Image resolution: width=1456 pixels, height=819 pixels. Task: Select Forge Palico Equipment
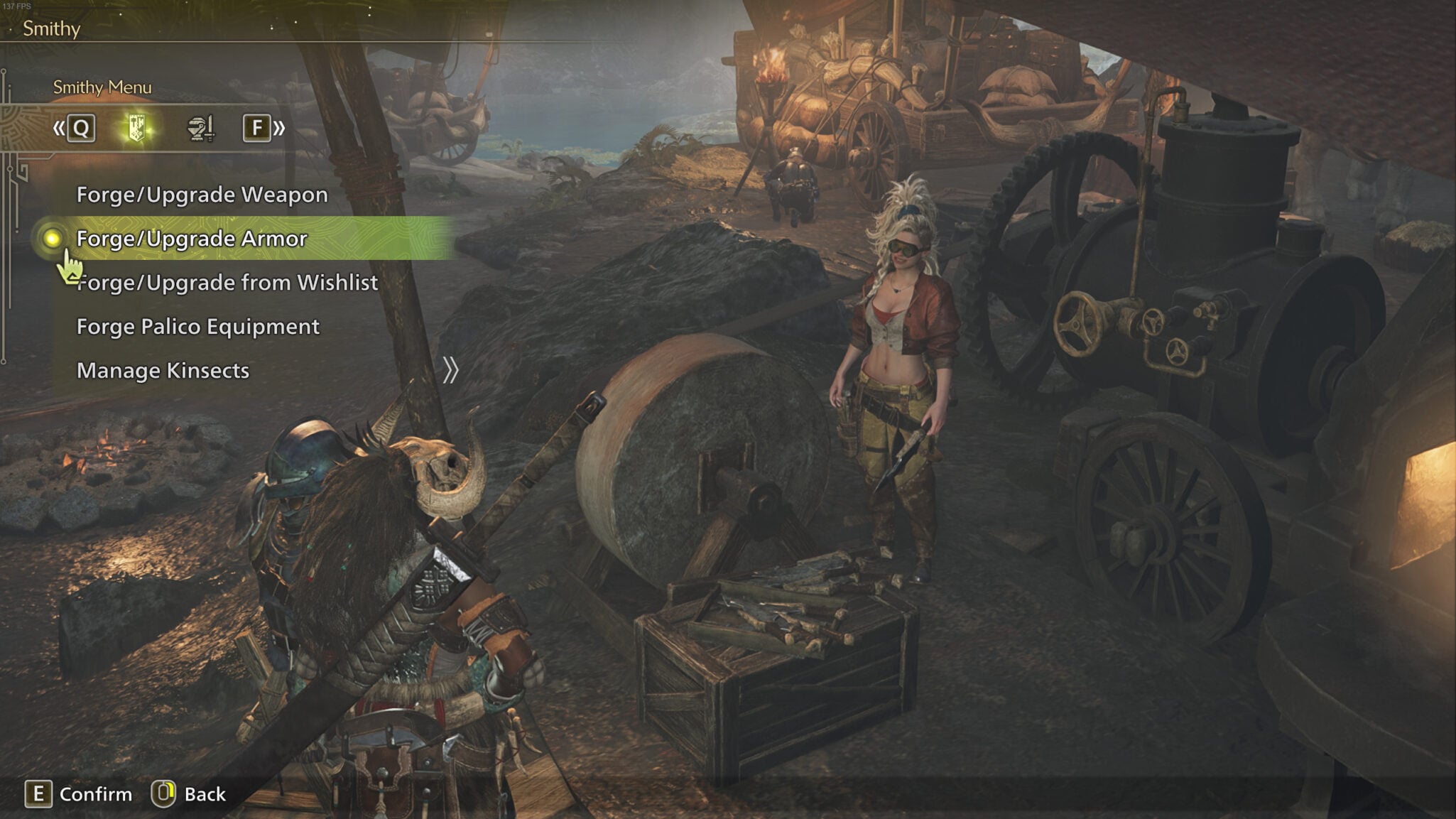[x=197, y=327]
